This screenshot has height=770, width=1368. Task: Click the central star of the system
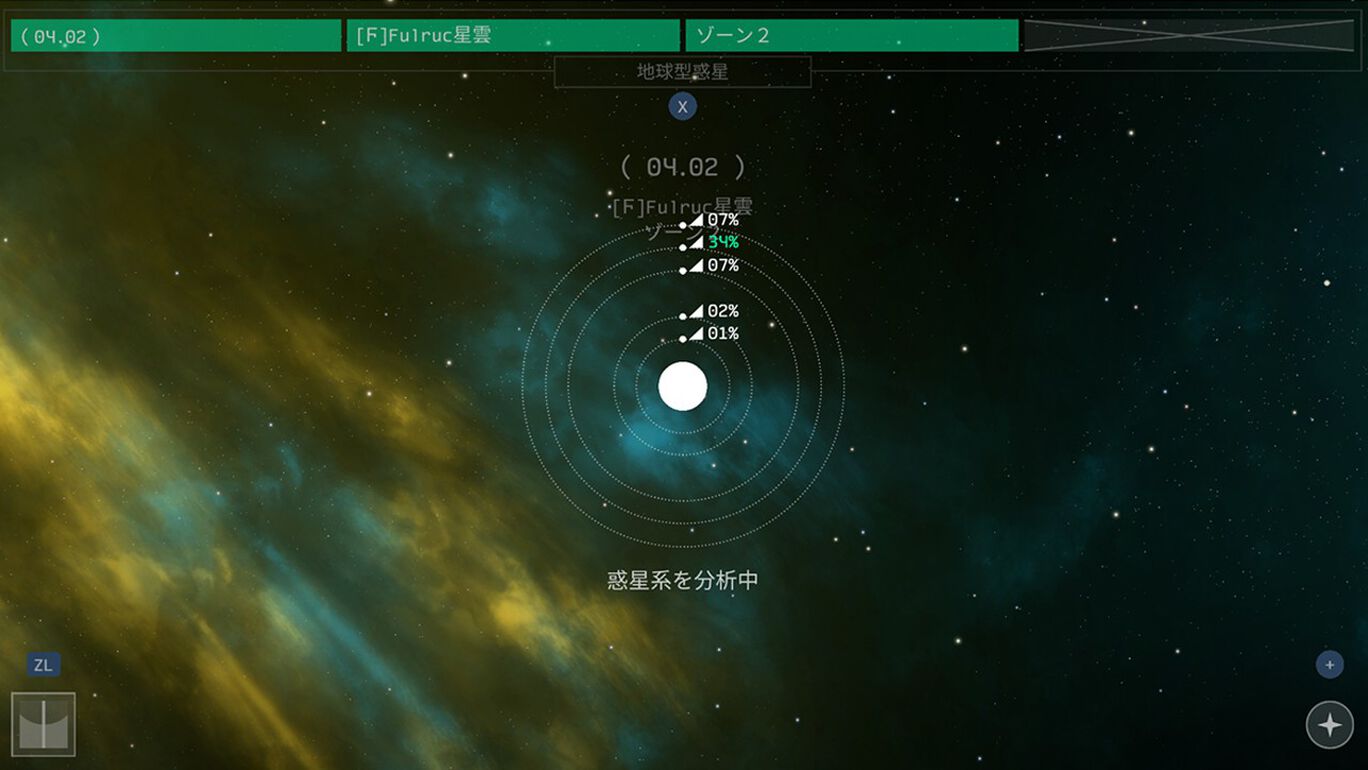[683, 387]
